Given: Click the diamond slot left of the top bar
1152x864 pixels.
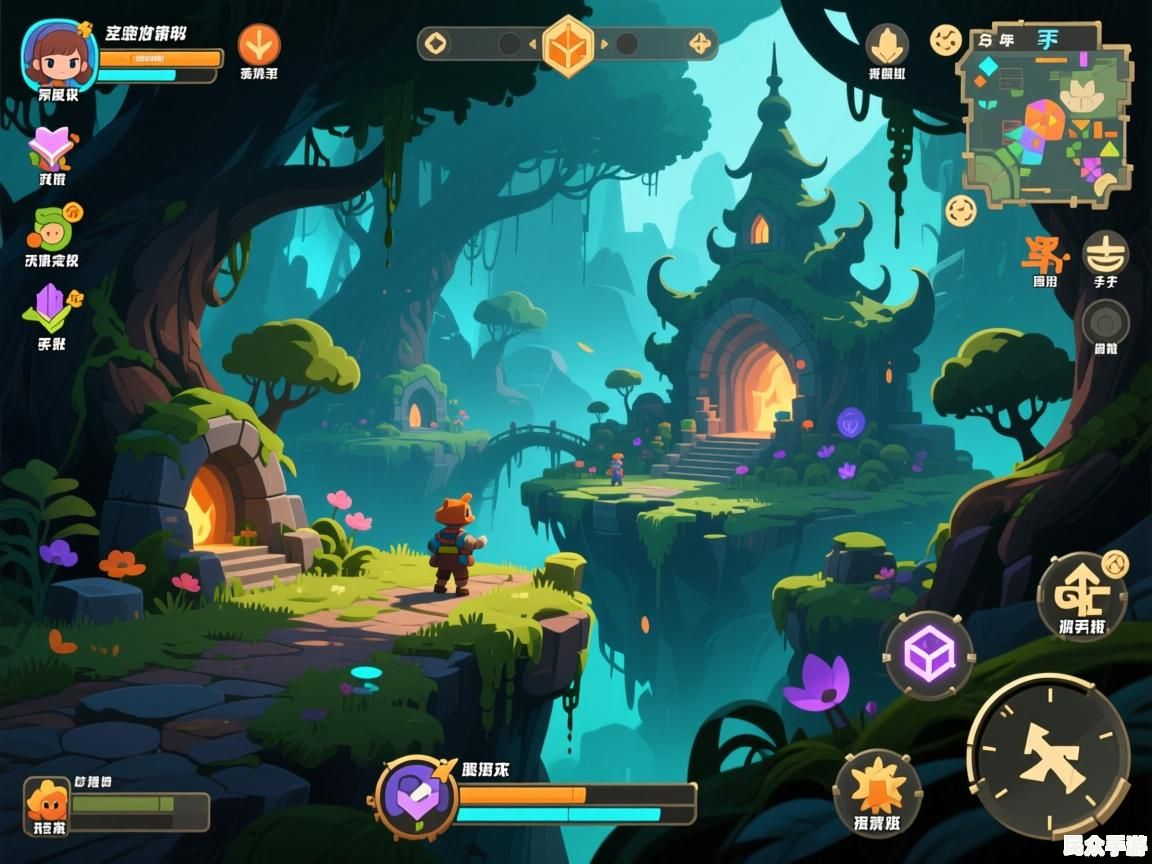Looking at the screenshot, I should [436, 44].
